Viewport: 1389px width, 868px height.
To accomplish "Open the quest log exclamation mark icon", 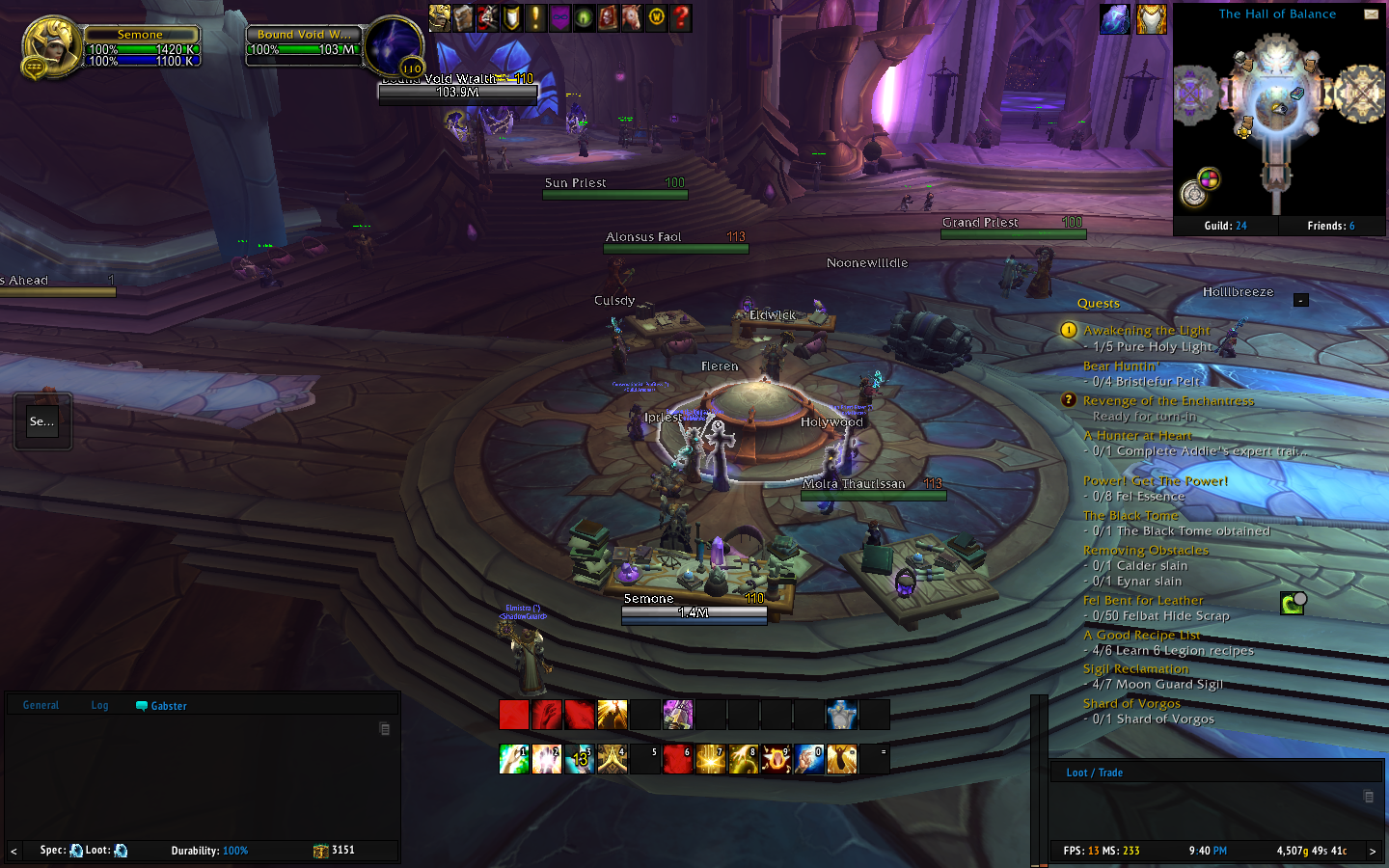I will (x=536, y=17).
